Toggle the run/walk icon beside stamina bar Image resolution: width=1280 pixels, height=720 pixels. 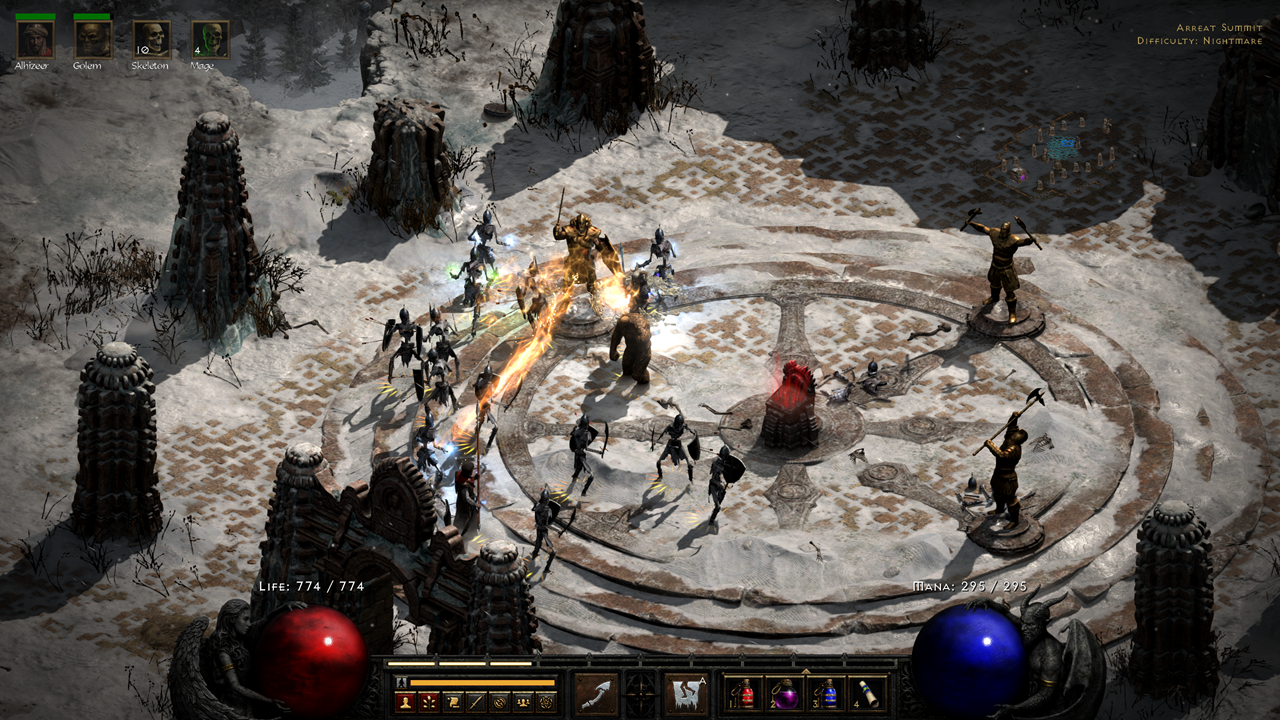point(401,682)
